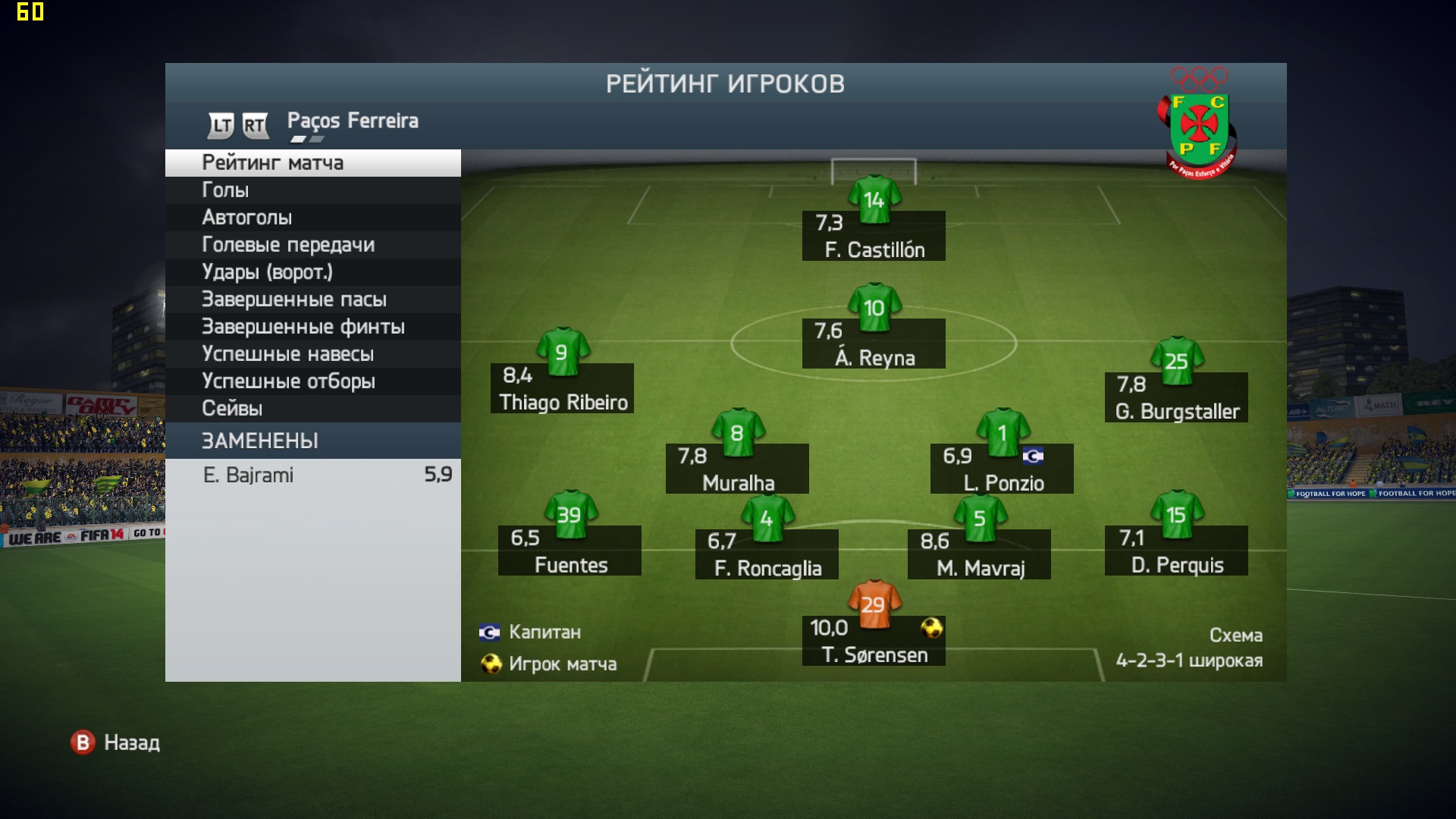Choose the Успешные навесы stat
1456x819 pixels.
point(312,354)
